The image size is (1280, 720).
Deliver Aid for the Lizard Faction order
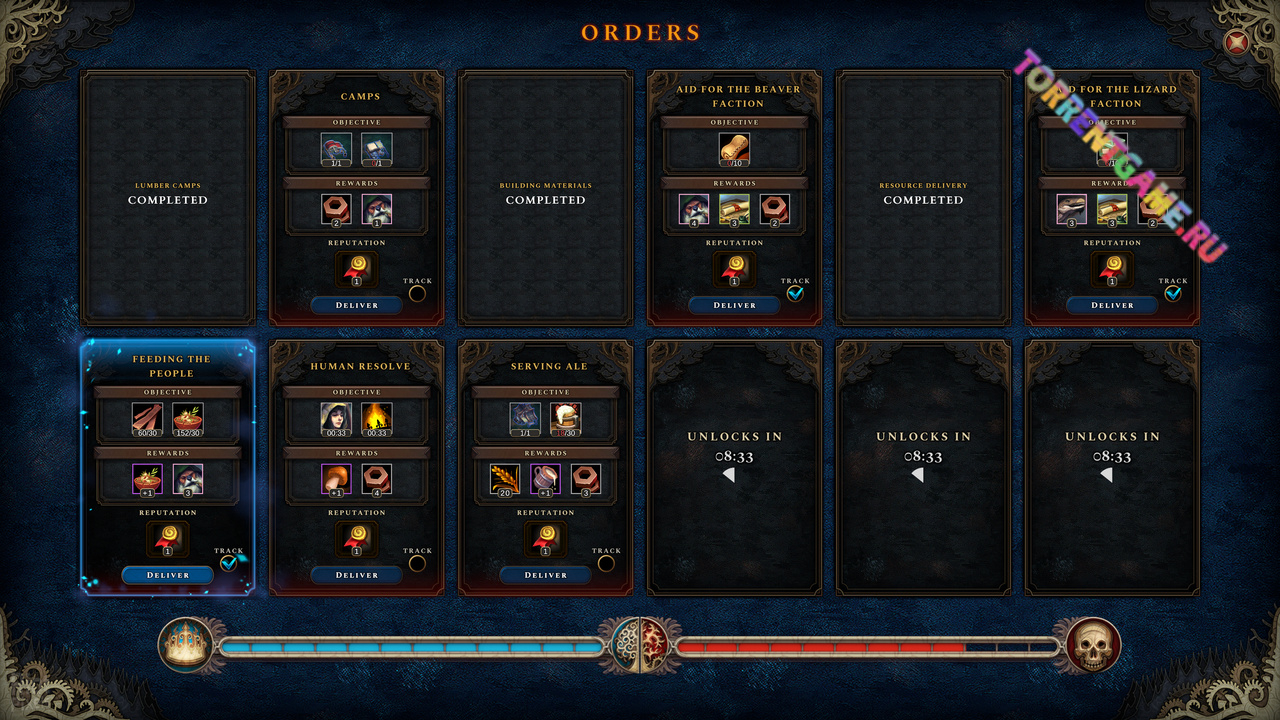1112,305
